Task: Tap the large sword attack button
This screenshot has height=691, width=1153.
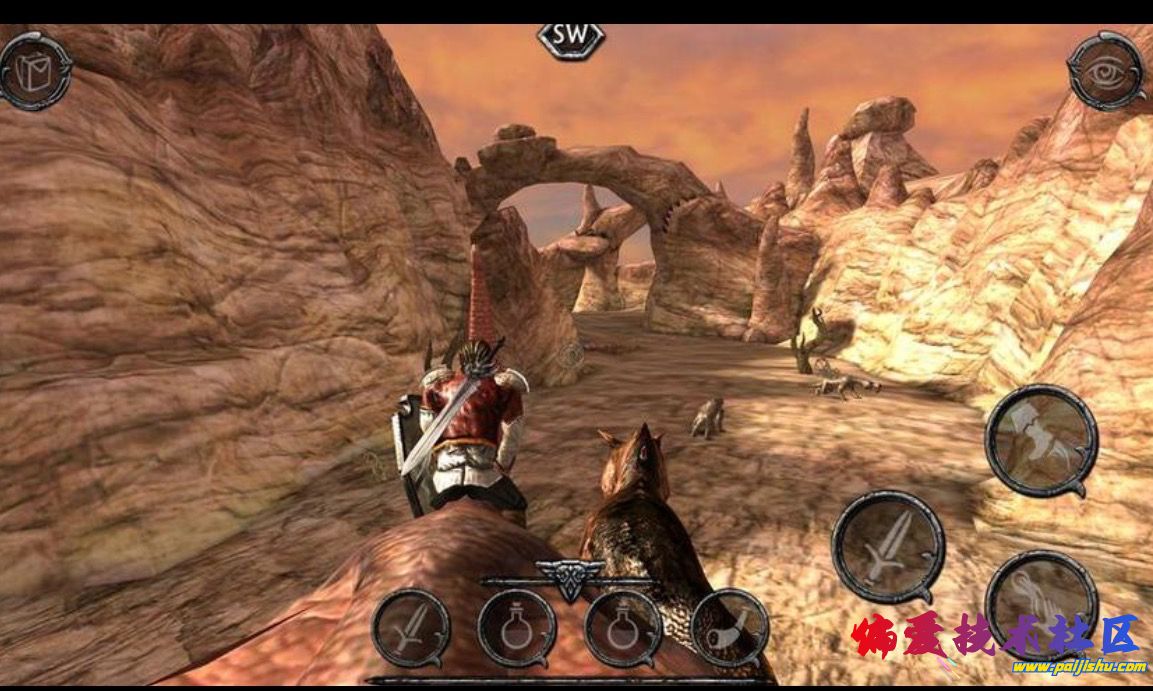Action: pos(888,546)
